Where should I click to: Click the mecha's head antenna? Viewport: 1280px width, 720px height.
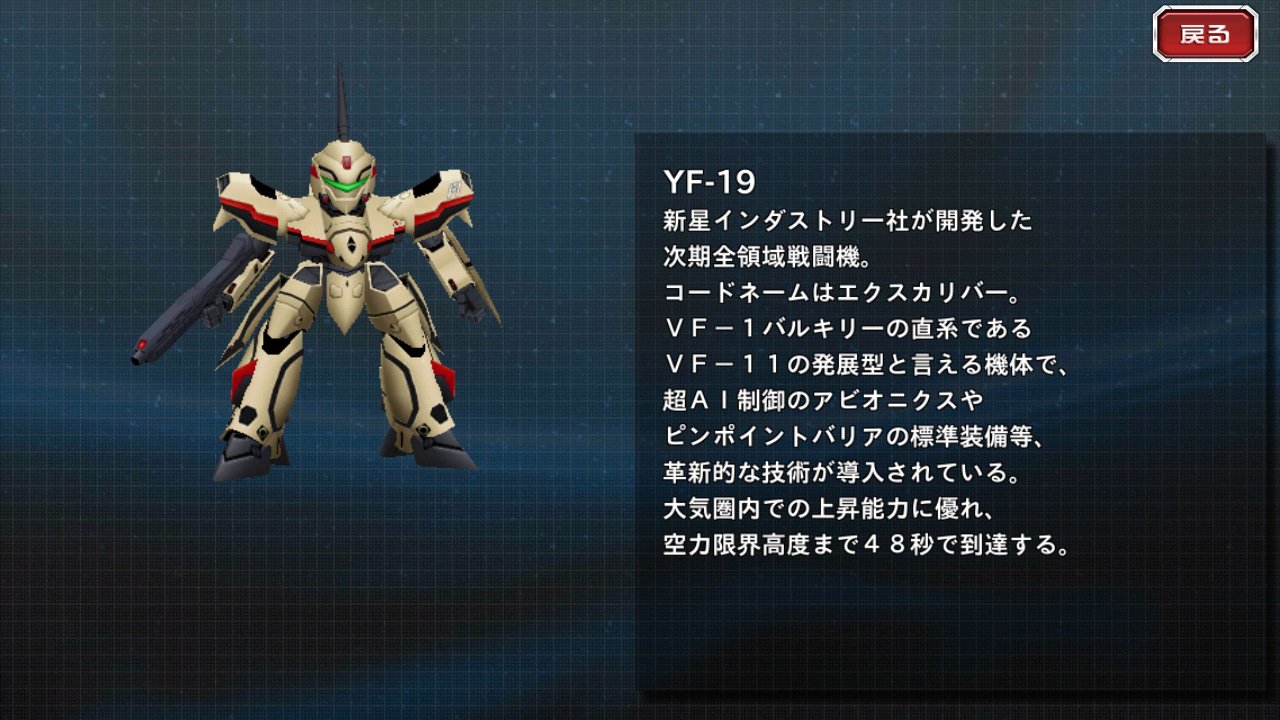coord(346,100)
